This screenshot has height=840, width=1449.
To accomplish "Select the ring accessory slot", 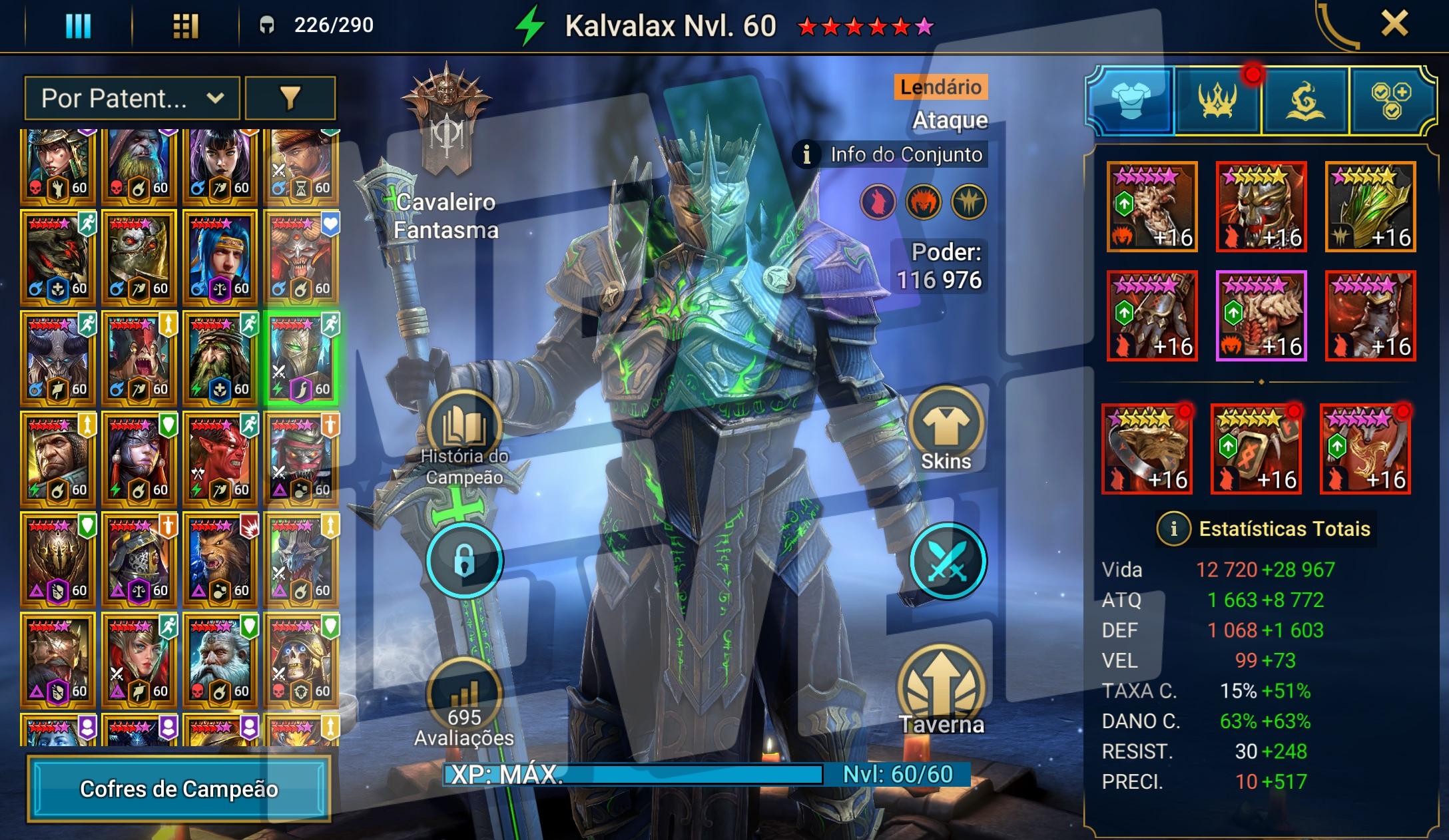I will (x=1146, y=449).
